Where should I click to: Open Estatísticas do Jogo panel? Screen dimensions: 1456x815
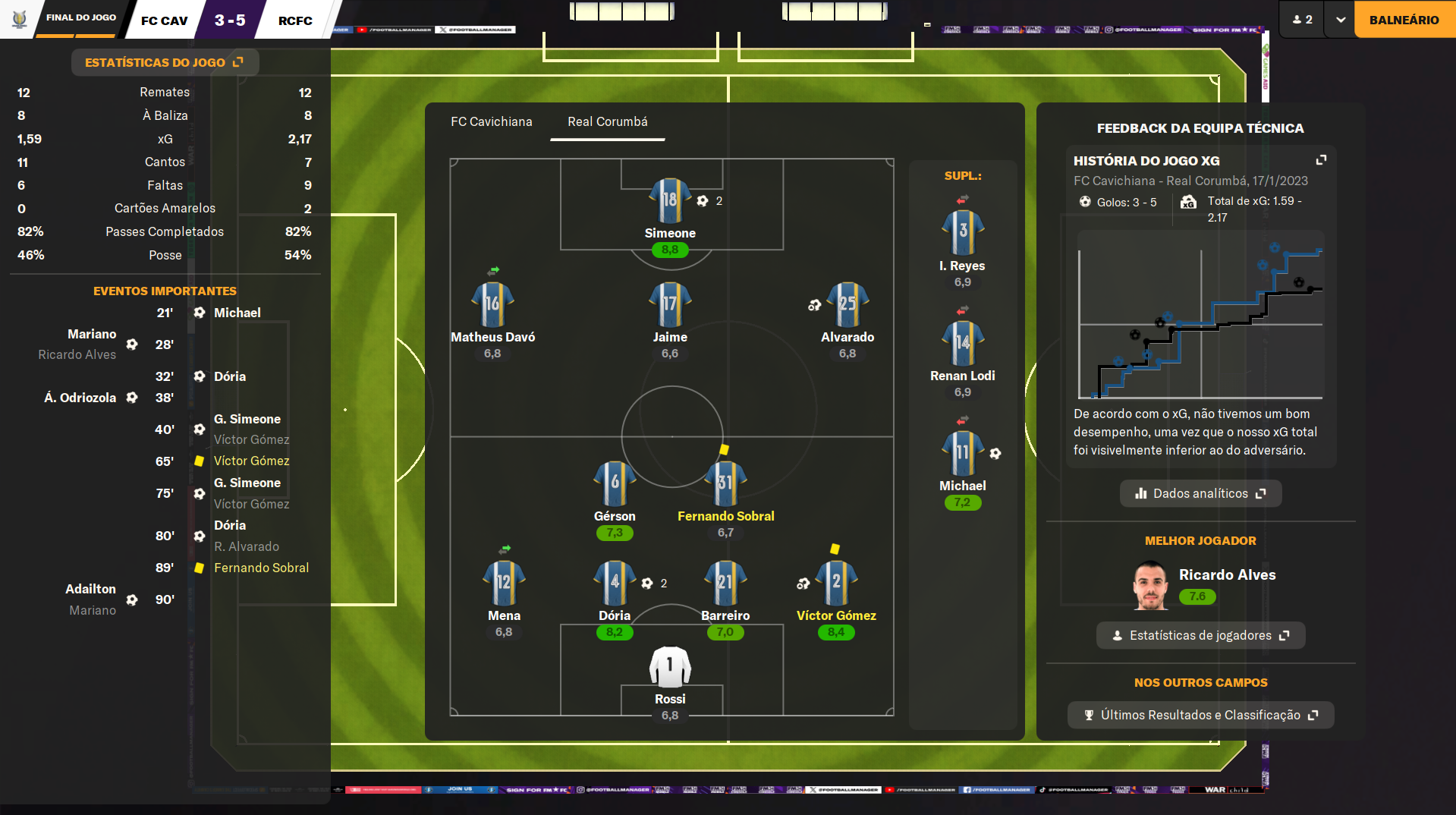click(x=164, y=62)
